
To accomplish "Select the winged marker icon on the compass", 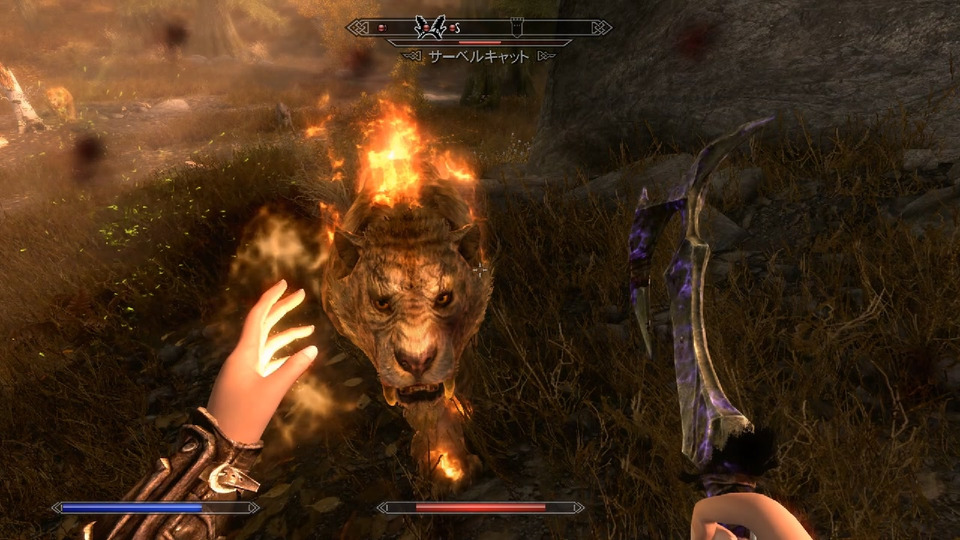I will [x=429, y=27].
